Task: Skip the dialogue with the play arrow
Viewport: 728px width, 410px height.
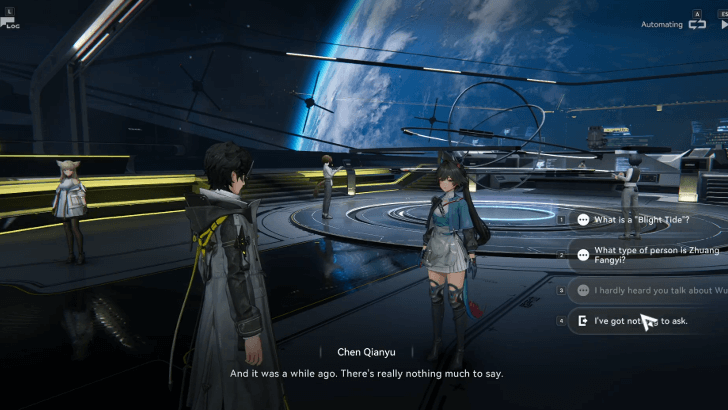Action: point(723,24)
